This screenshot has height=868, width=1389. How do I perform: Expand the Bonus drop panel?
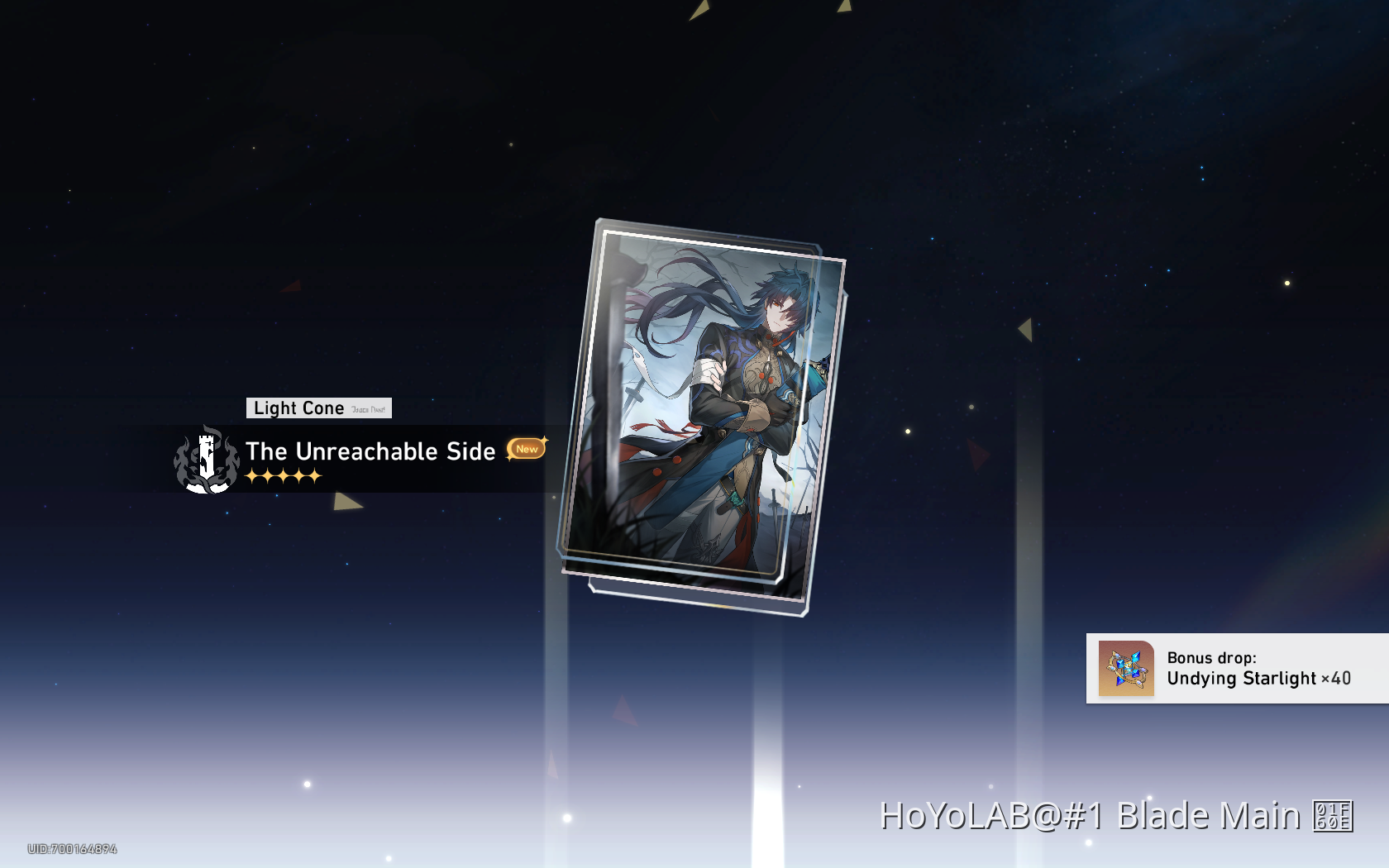pyautogui.click(x=1232, y=669)
